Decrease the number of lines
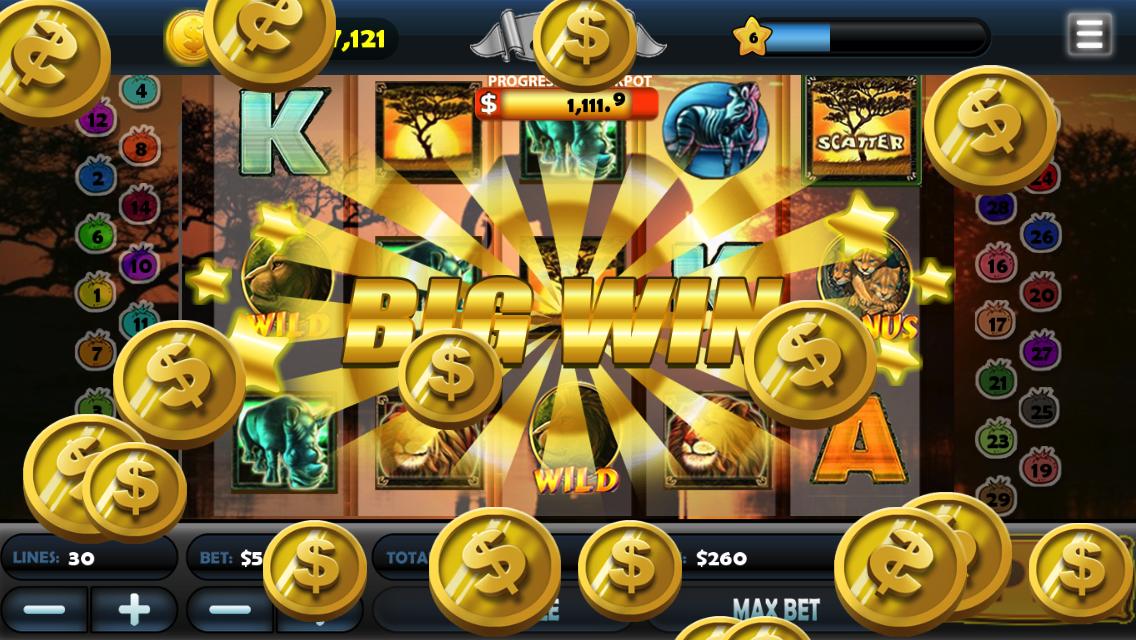Image resolution: width=1136 pixels, height=640 pixels. (x=44, y=609)
